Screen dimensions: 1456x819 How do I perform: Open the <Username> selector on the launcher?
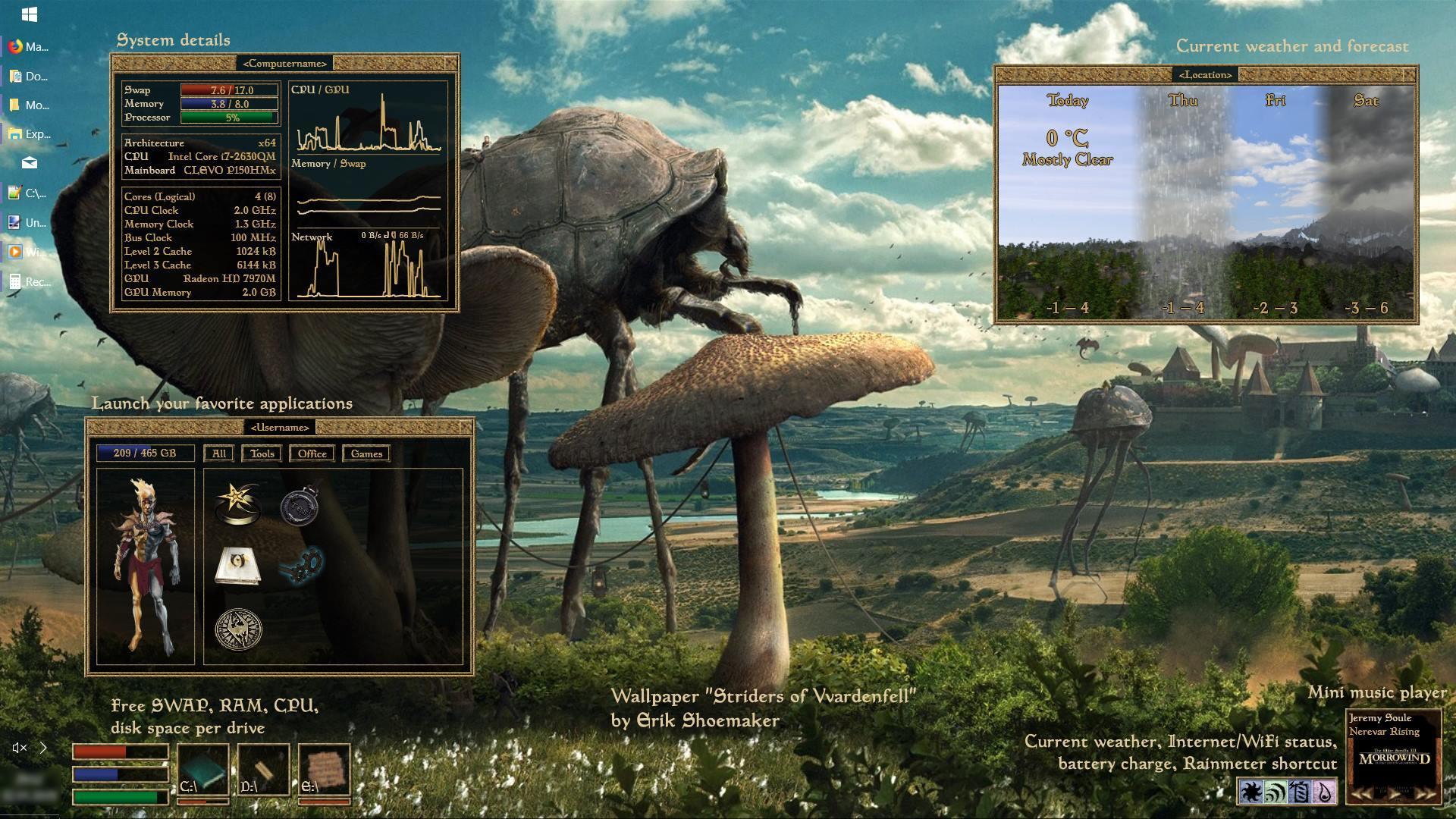pos(281,427)
